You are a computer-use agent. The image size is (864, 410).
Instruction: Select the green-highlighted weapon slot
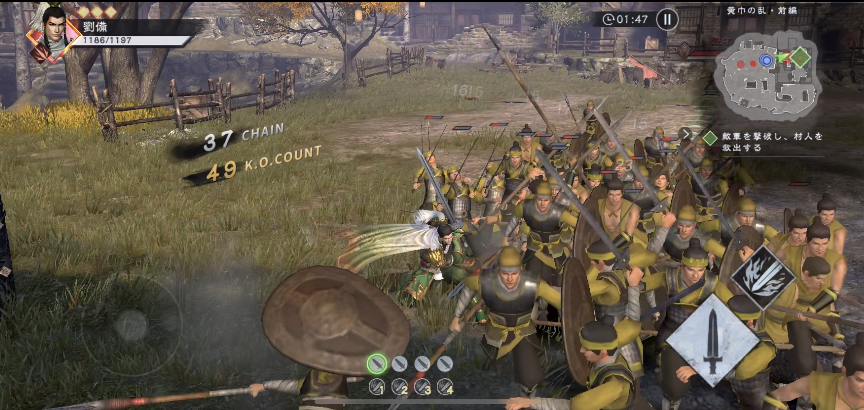tap(376, 364)
